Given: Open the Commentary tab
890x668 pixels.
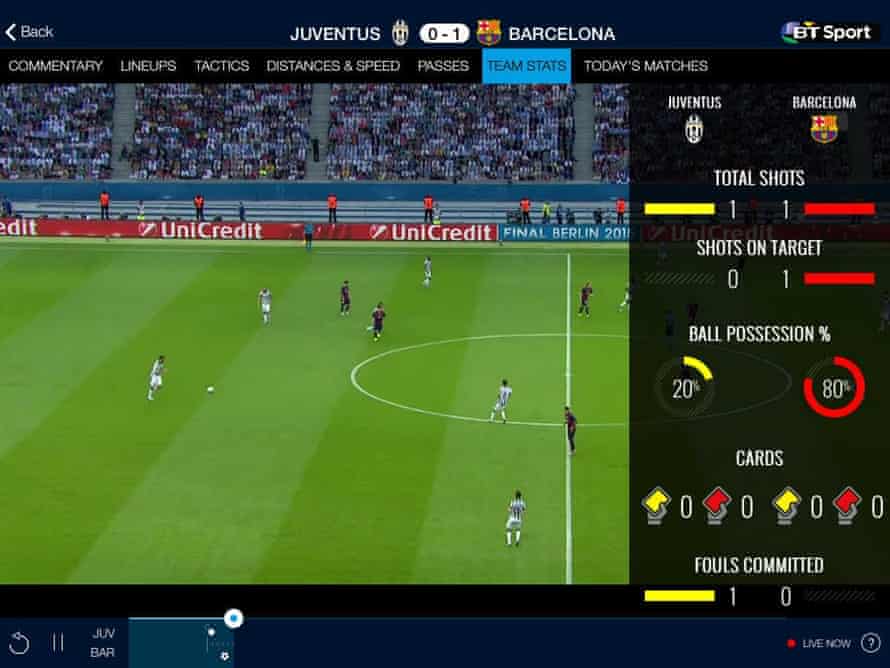Looking at the screenshot, I should point(56,66).
